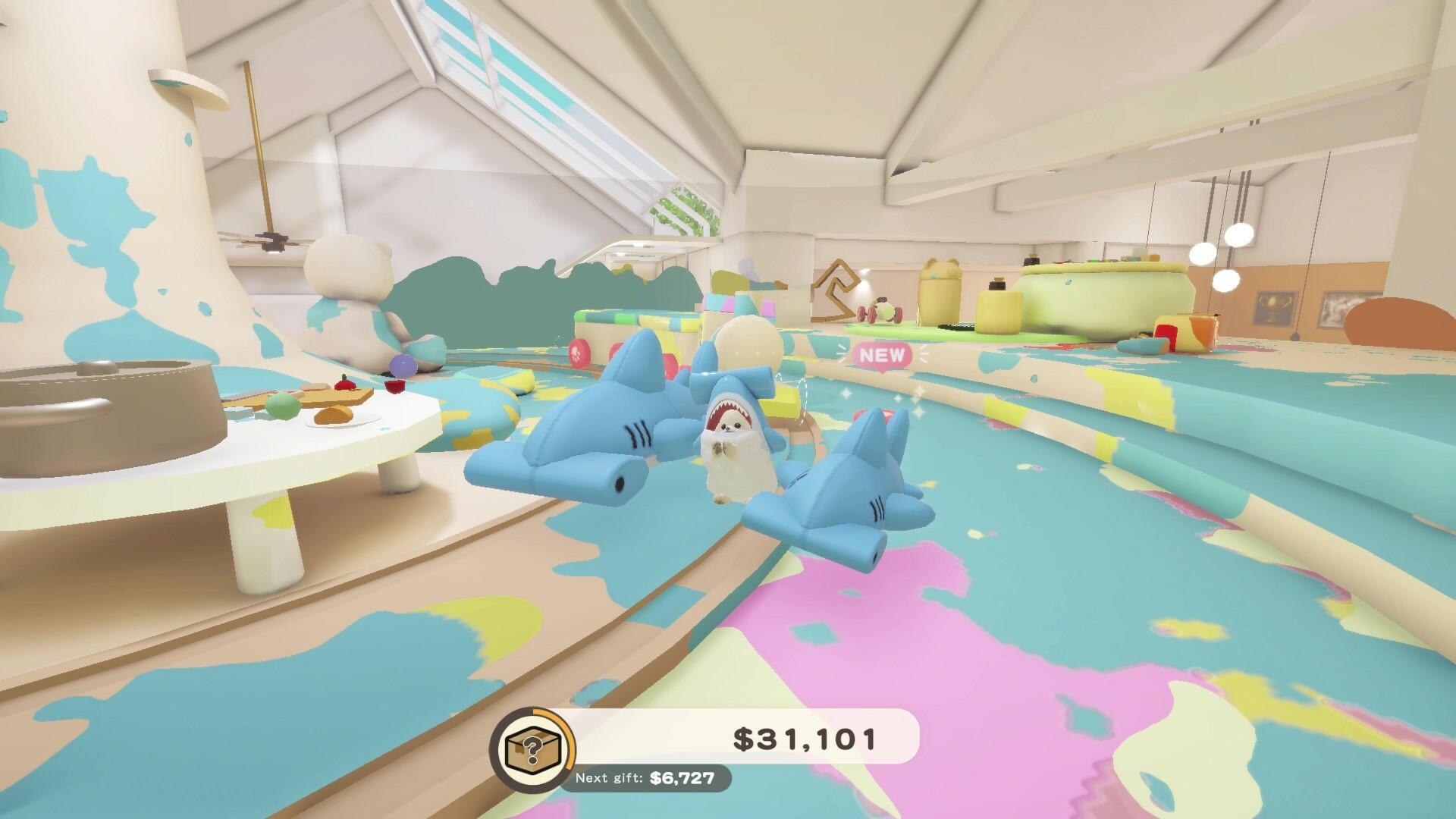Tap the red toy car on the green mat
The height and width of the screenshot is (819, 1456).
point(880,311)
